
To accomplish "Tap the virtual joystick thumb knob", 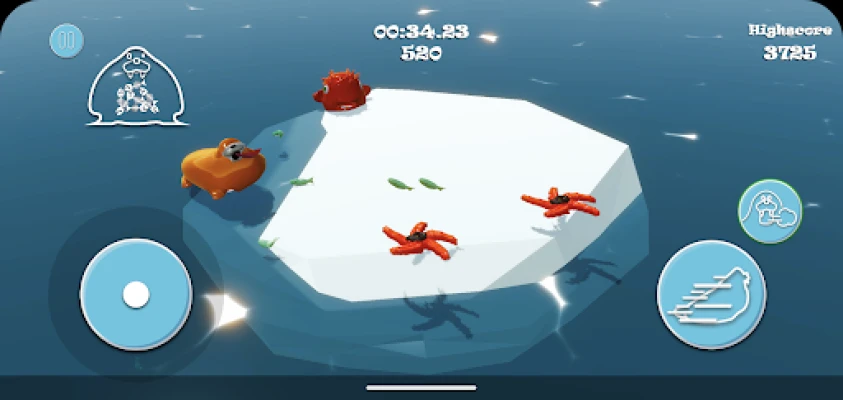I will (x=136, y=294).
